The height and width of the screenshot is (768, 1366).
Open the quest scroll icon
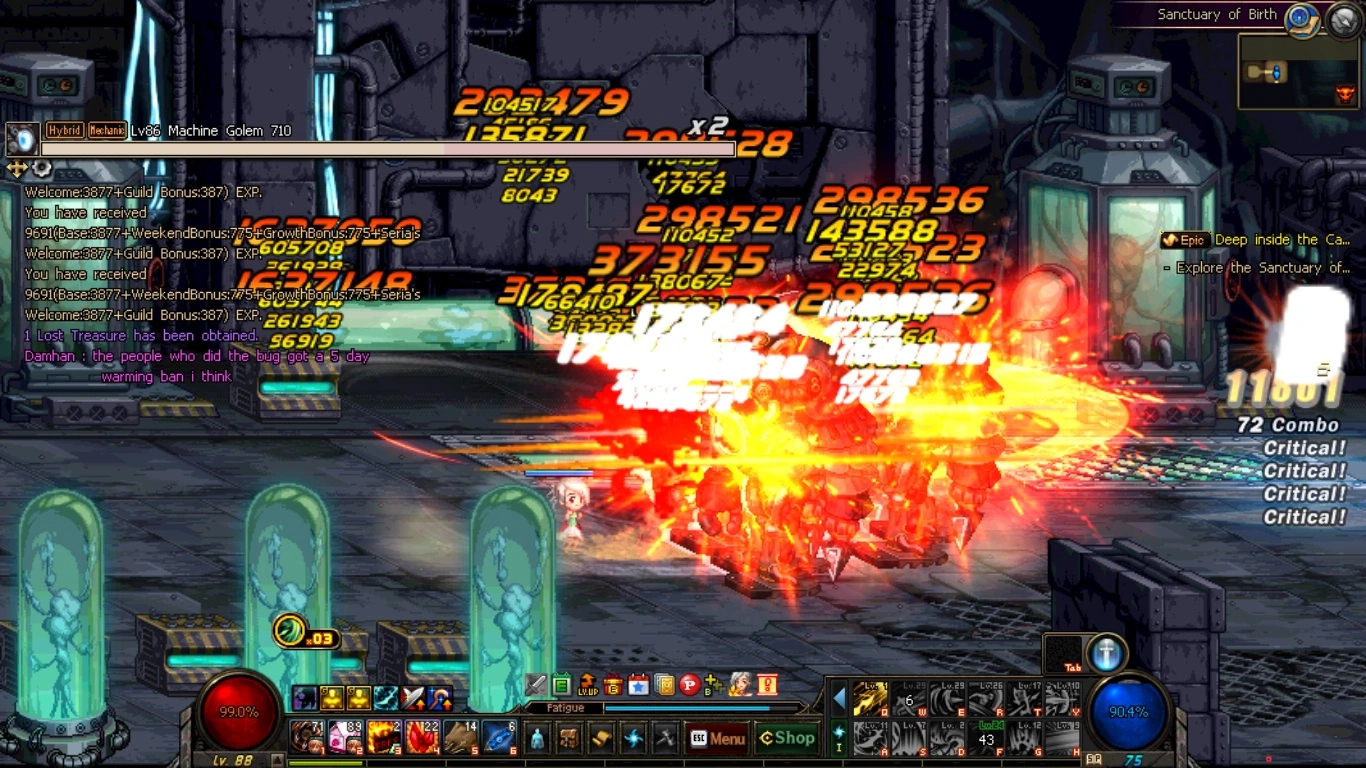click(601, 739)
